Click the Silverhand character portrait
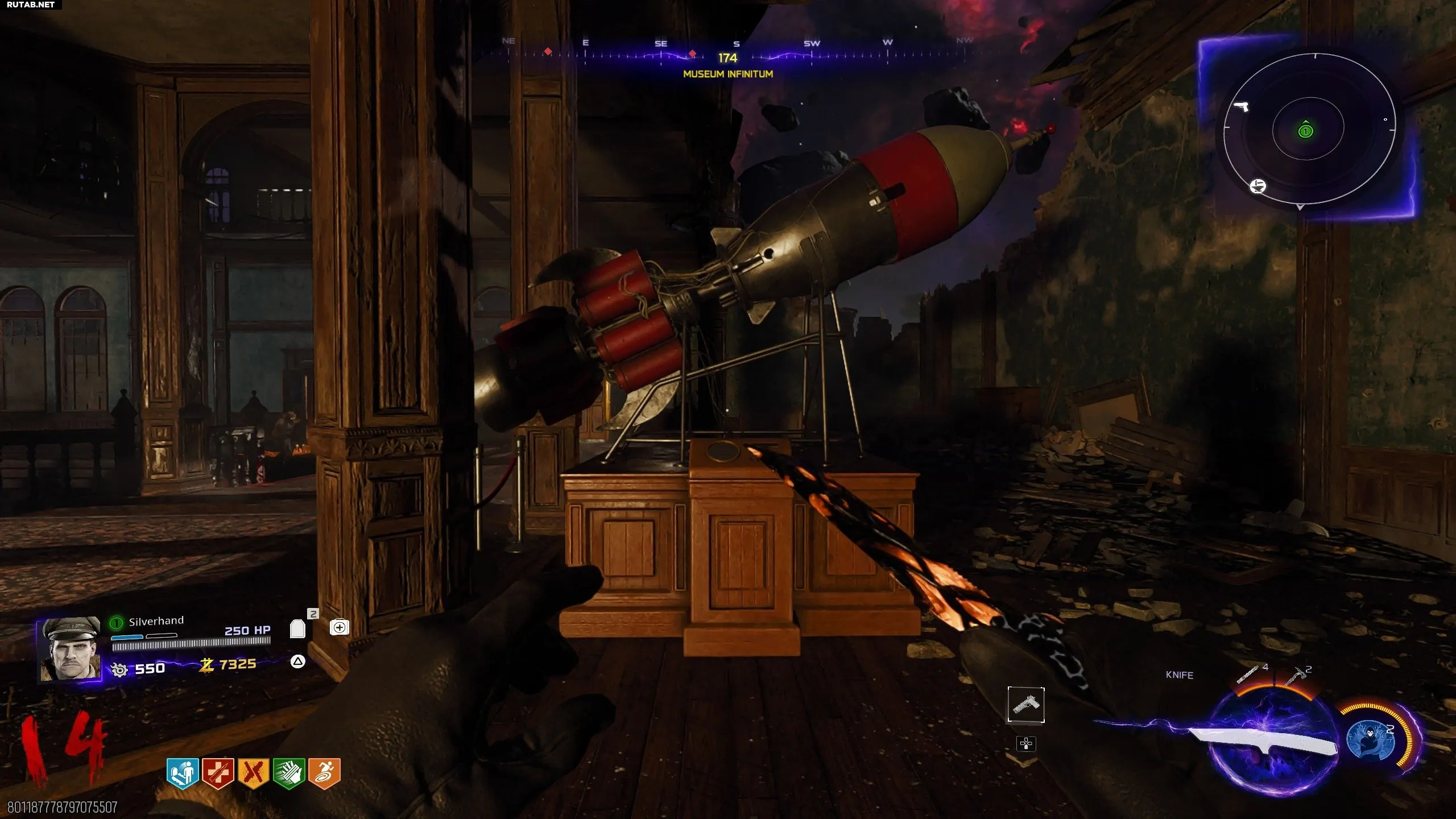Viewport: 1456px width, 819px height. tap(71, 649)
